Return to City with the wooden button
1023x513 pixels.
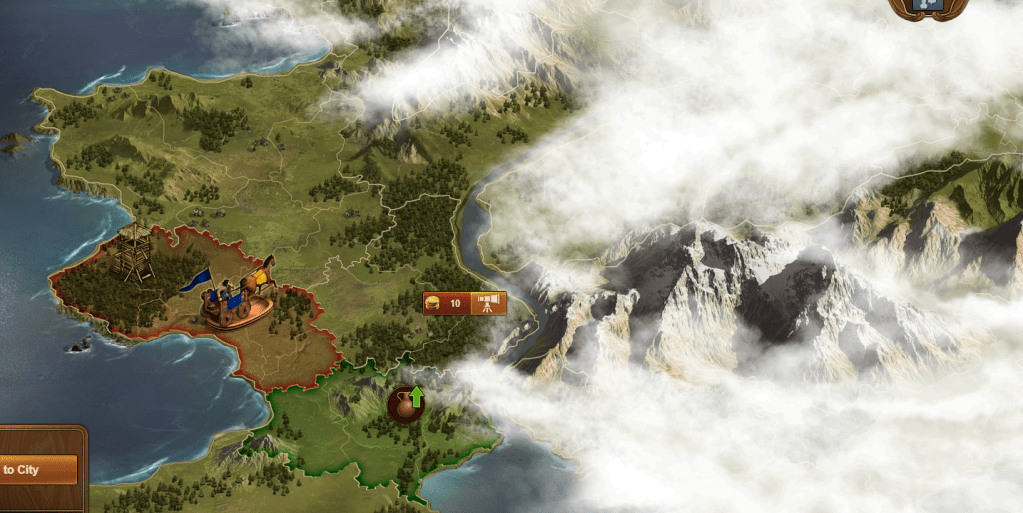pos(38,469)
